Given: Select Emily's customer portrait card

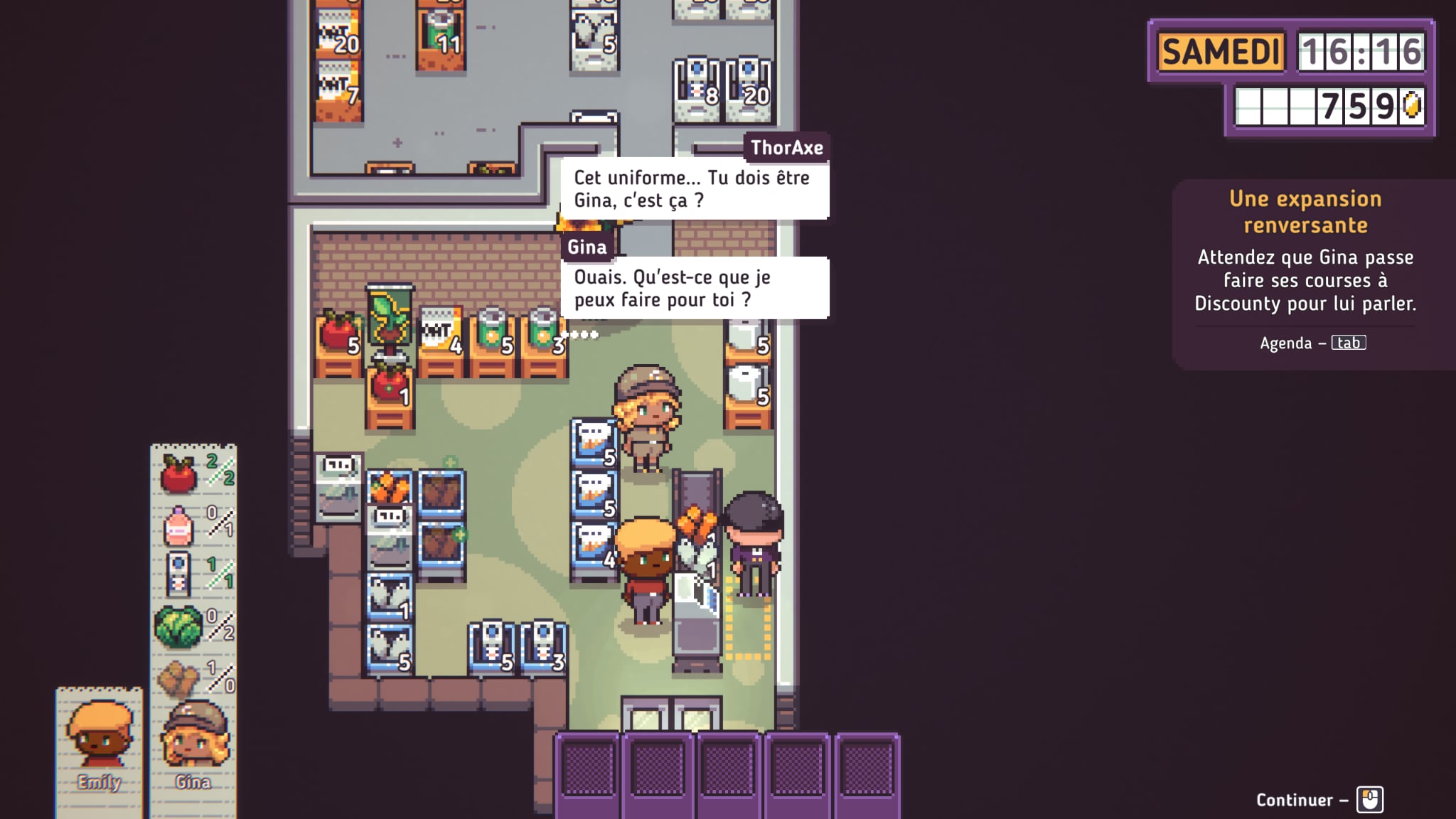Looking at the screenshot, I should coord(100,746).
